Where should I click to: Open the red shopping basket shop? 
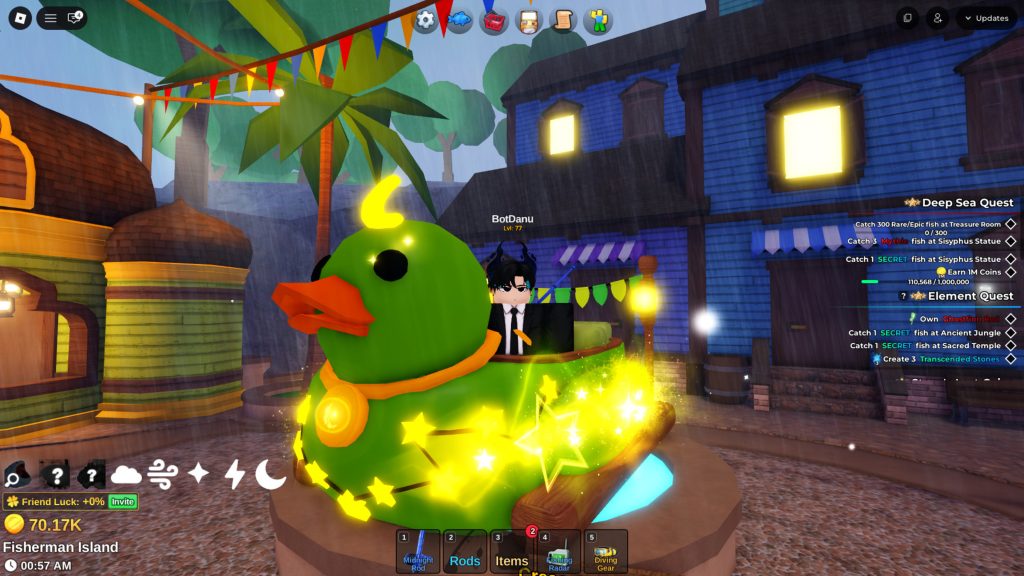[x=494, y=20]
